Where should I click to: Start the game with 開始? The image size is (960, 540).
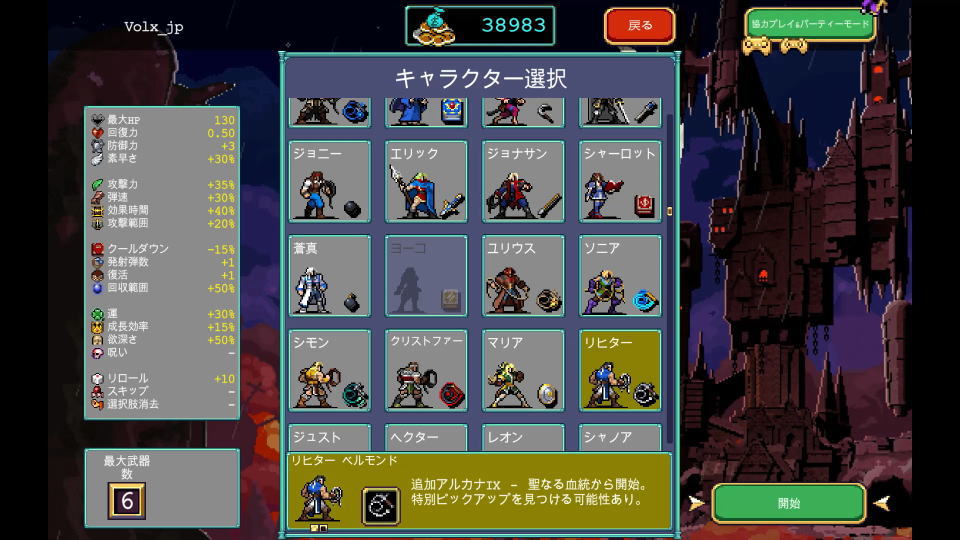click(788, 503)
